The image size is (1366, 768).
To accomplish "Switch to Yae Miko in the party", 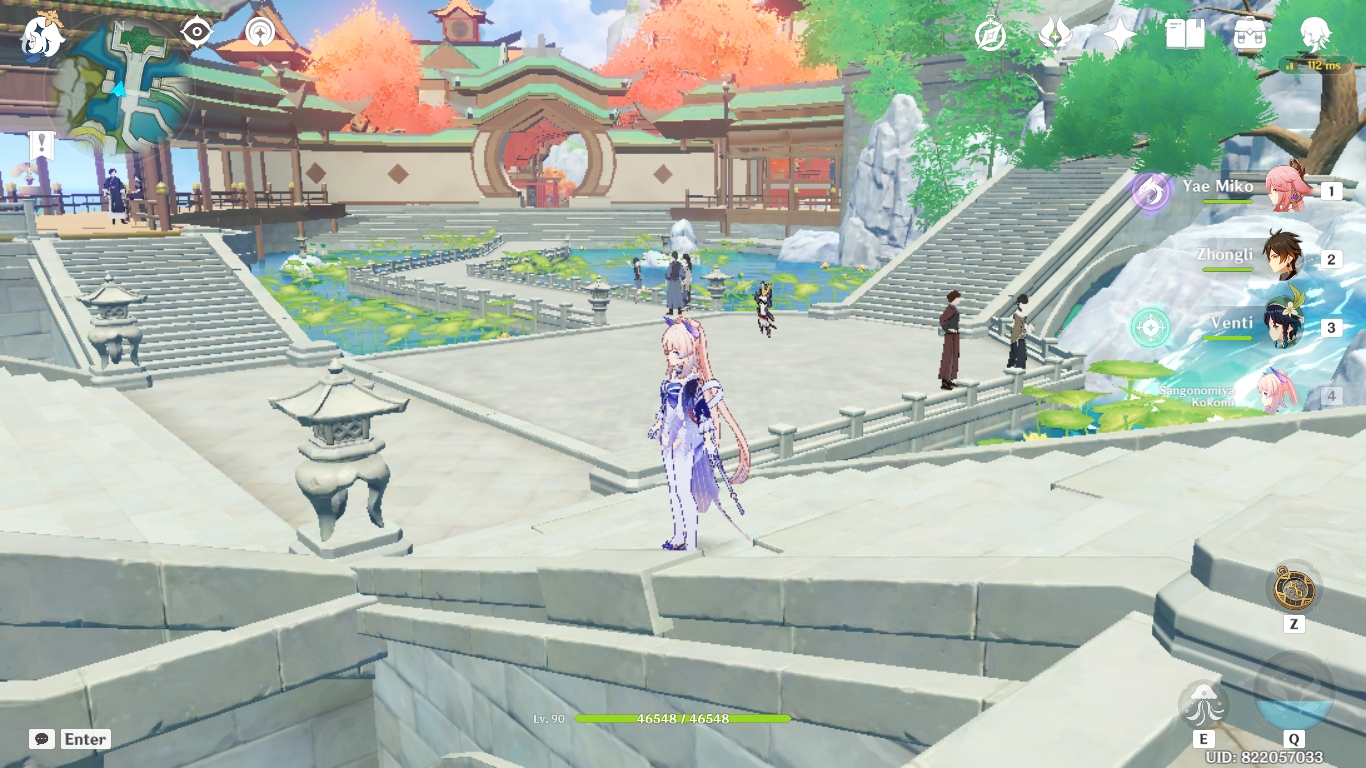I will tap(1289, 190).
